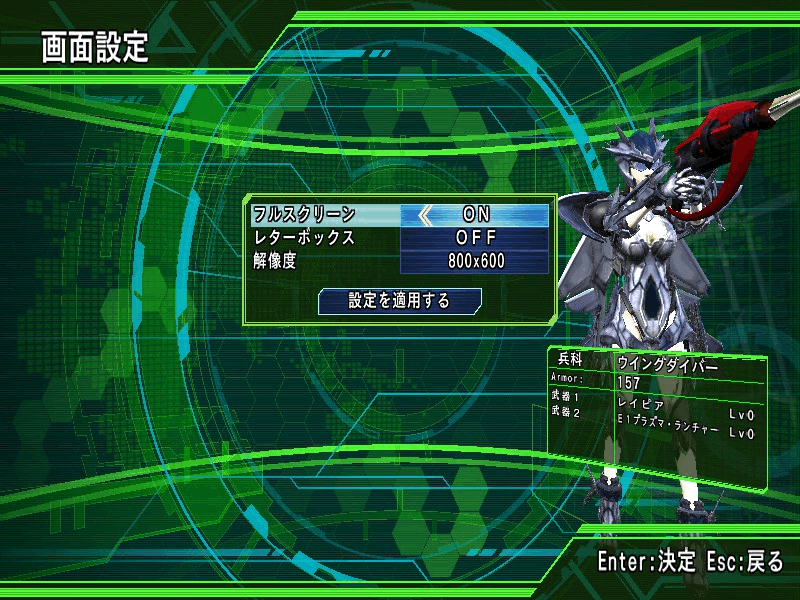This screenshot has height=600, width=800.
Task: Toggle the fullscreen ON value
Action: pos(477,214)
